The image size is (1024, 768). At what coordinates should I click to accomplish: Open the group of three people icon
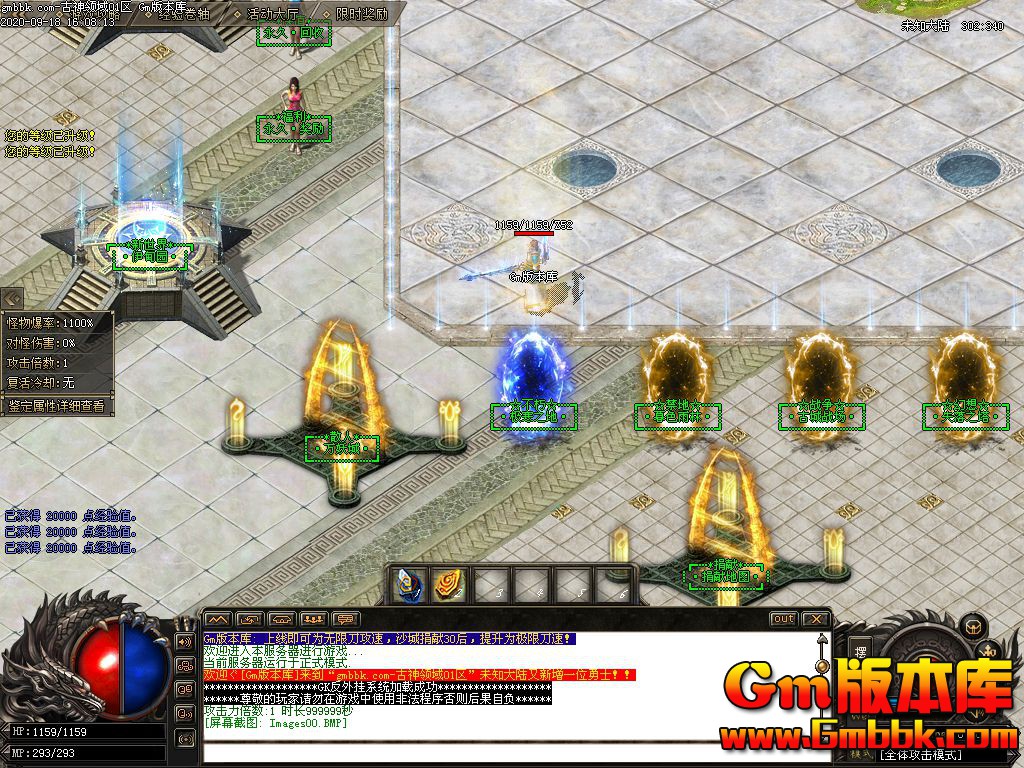[x=314, y=619]
